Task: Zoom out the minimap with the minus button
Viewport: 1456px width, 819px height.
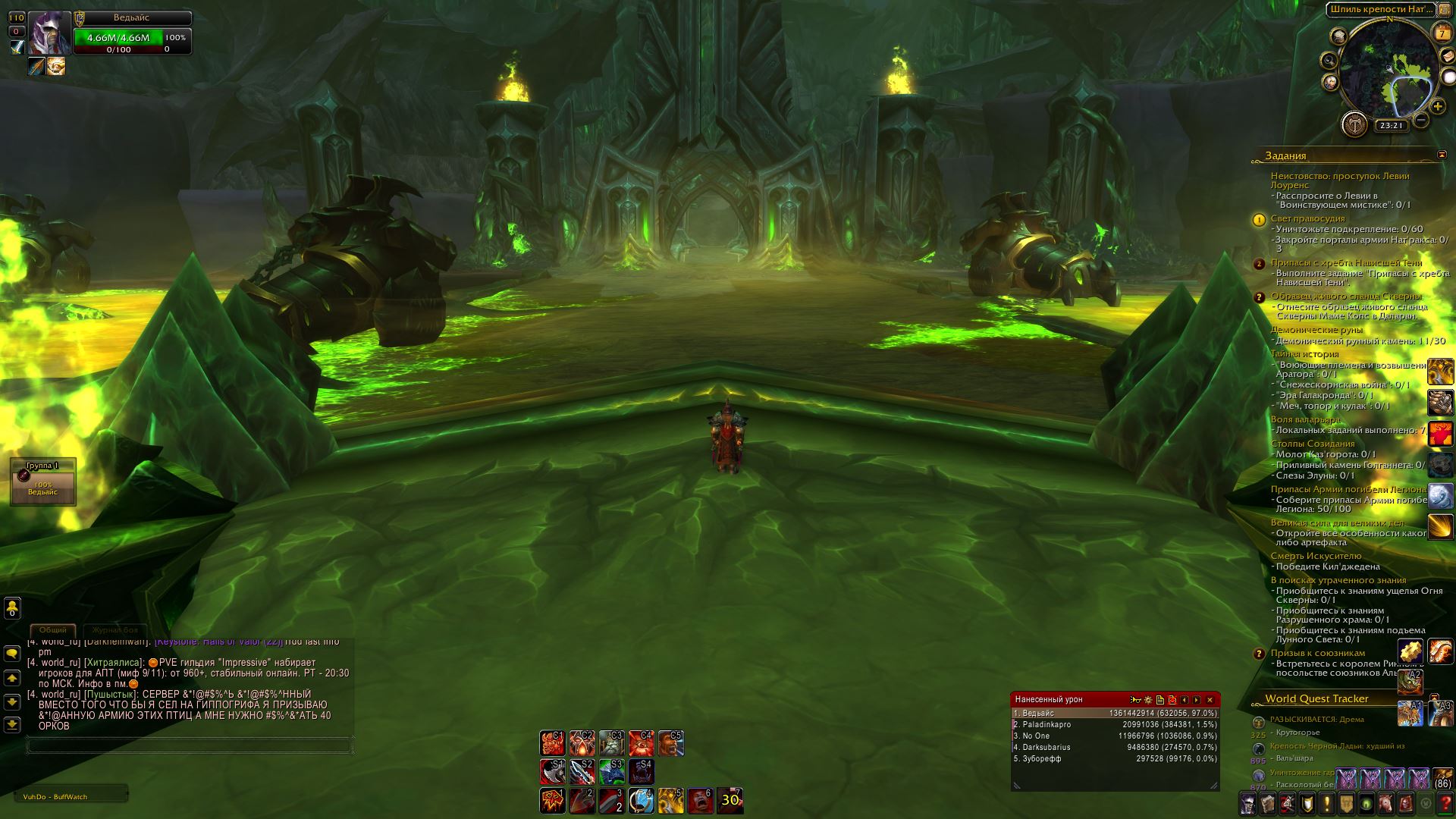Action: (x=1422, y=120)
